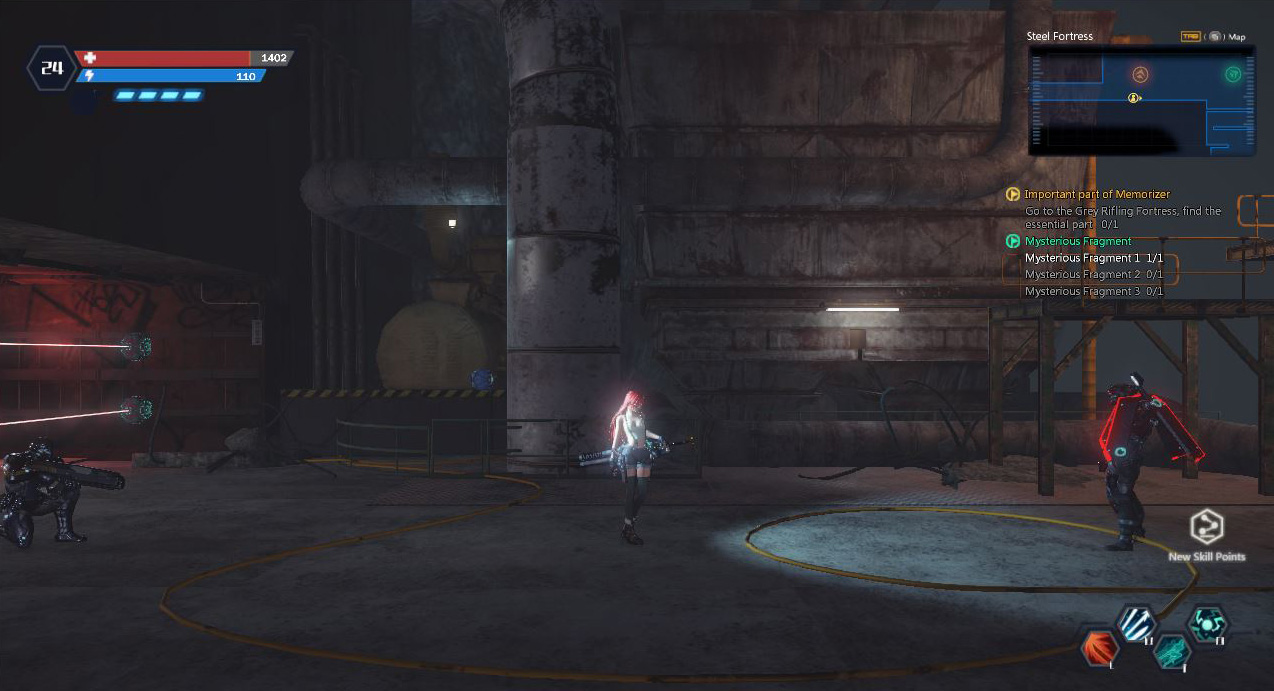Select the green circular marker on minimap
Image resolution: width=1274 pixels, height=691 pixels.
[x=1233, y=75]
